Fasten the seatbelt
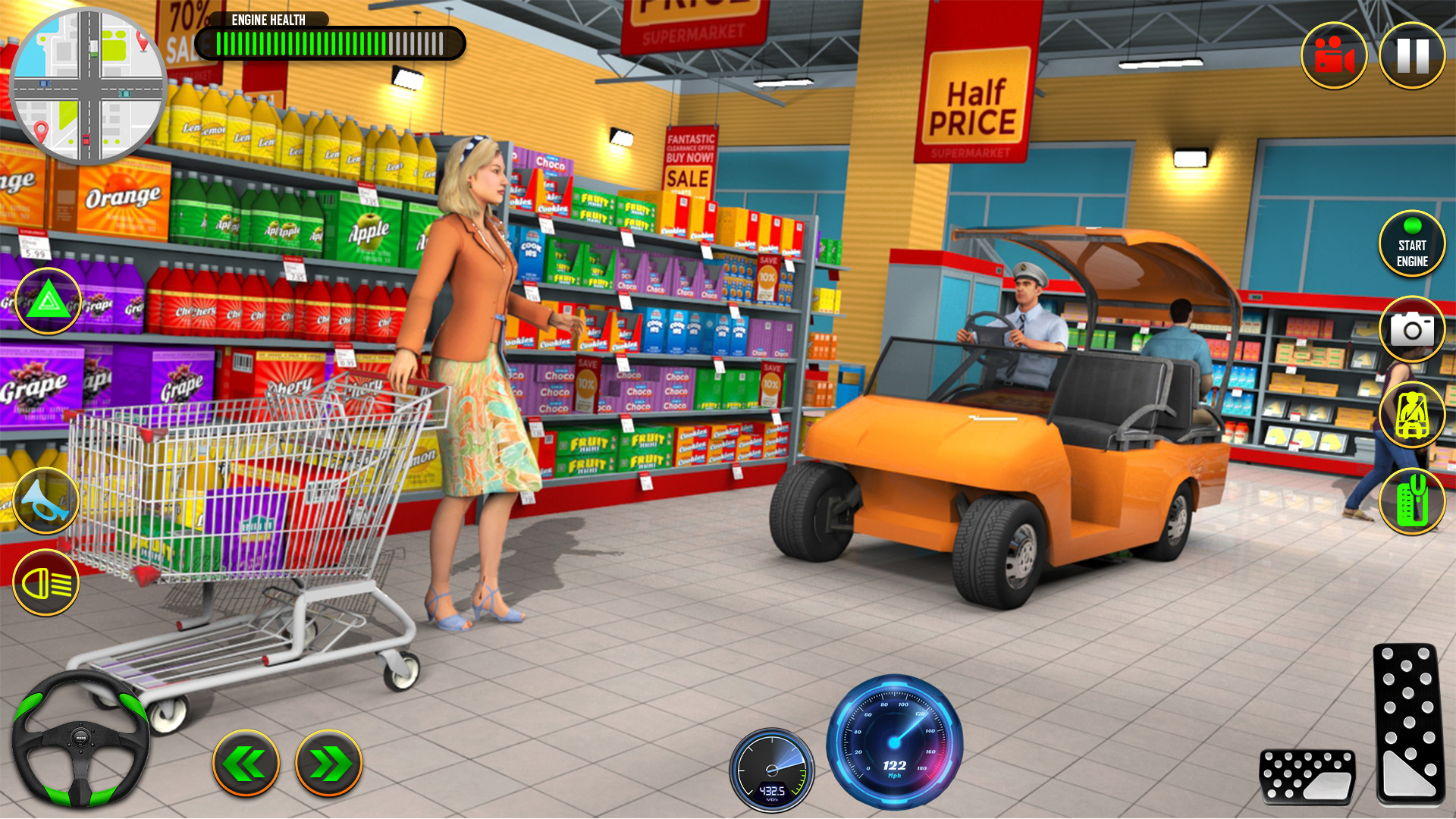Image resolution: width=1456 pixels, height=819 pixels. (x=1412, y=416)
